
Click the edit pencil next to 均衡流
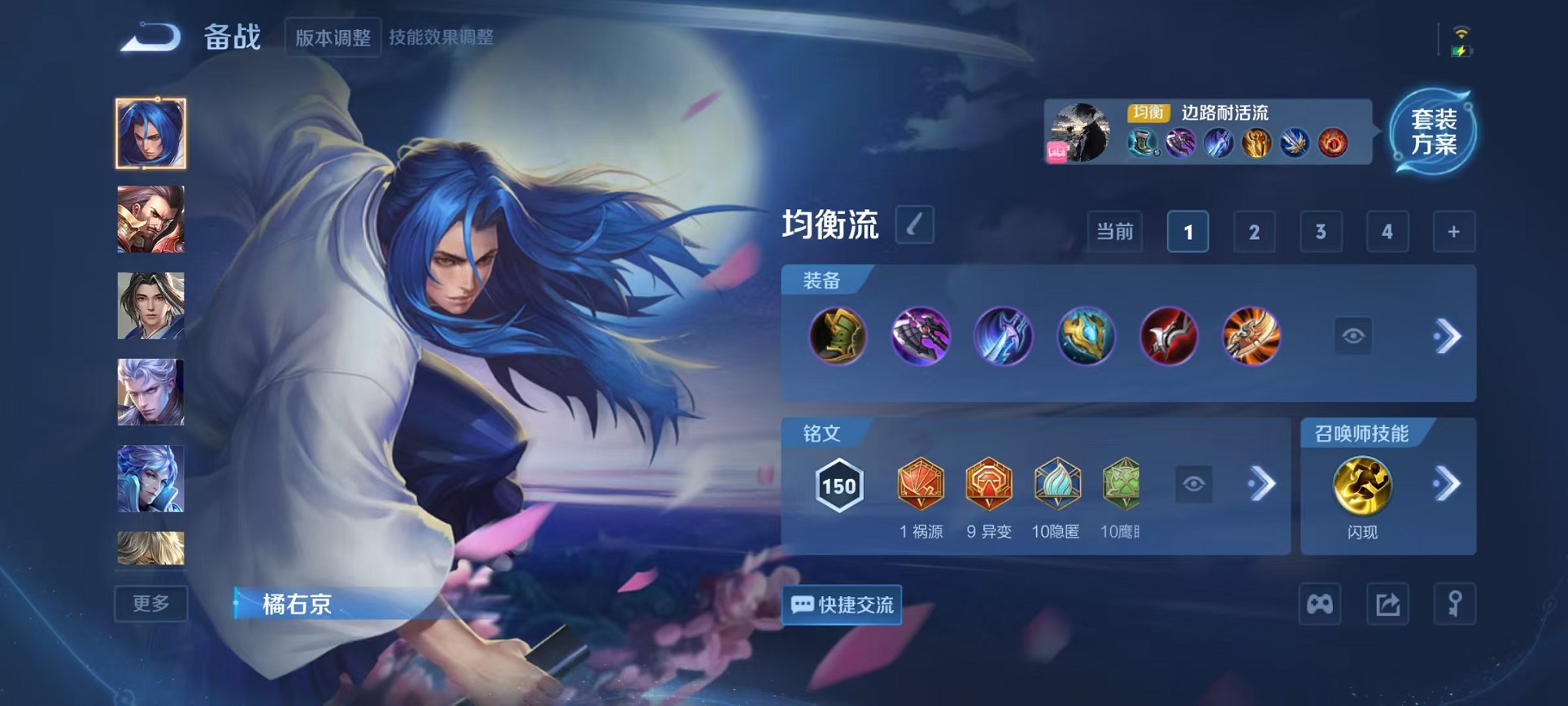(915, 226)
